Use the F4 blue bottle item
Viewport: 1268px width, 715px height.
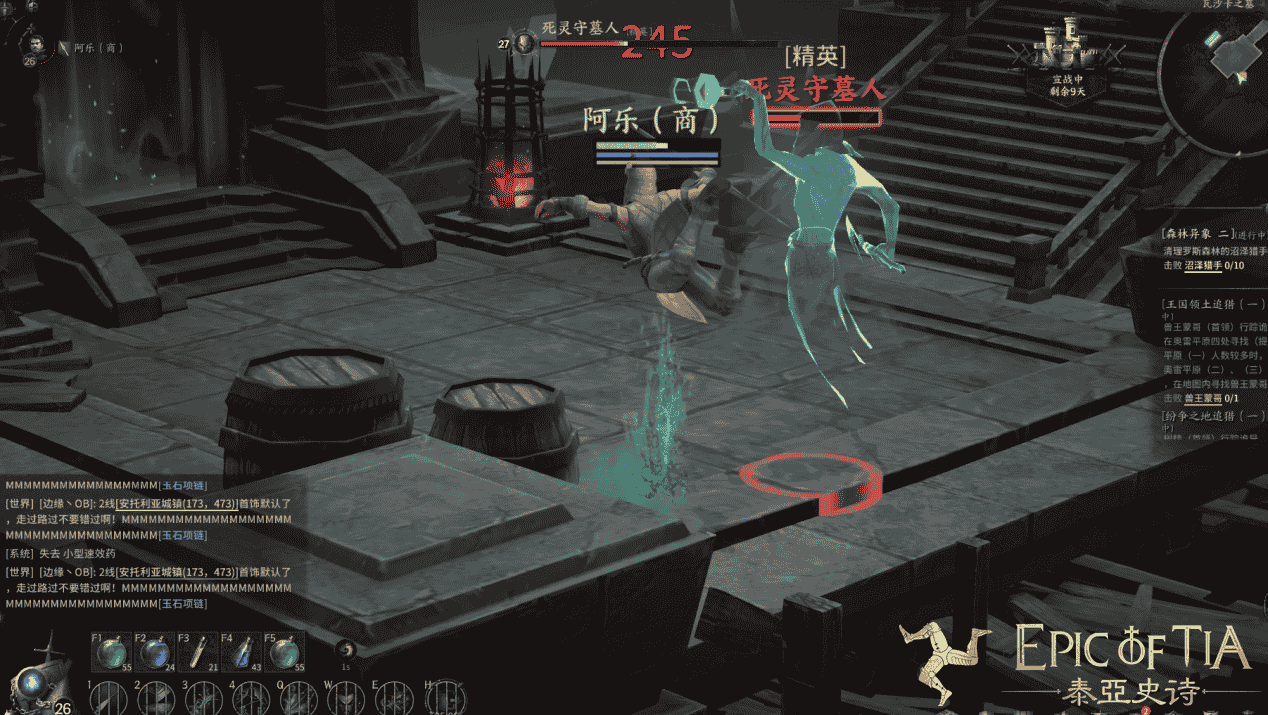pyautogui.click(x=239, y=653)
